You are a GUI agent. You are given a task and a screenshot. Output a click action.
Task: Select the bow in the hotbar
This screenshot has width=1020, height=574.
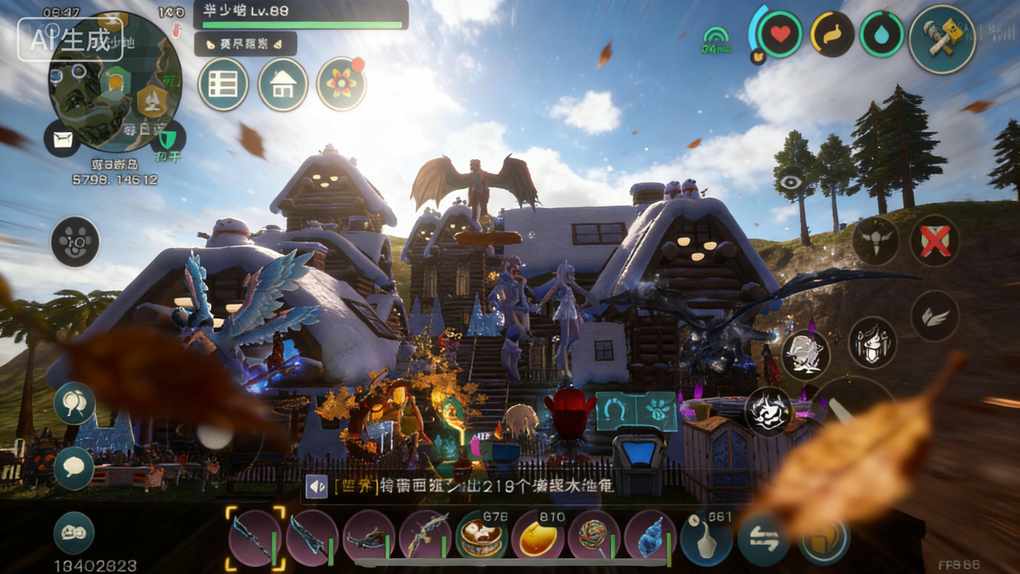tap(426, 537)
